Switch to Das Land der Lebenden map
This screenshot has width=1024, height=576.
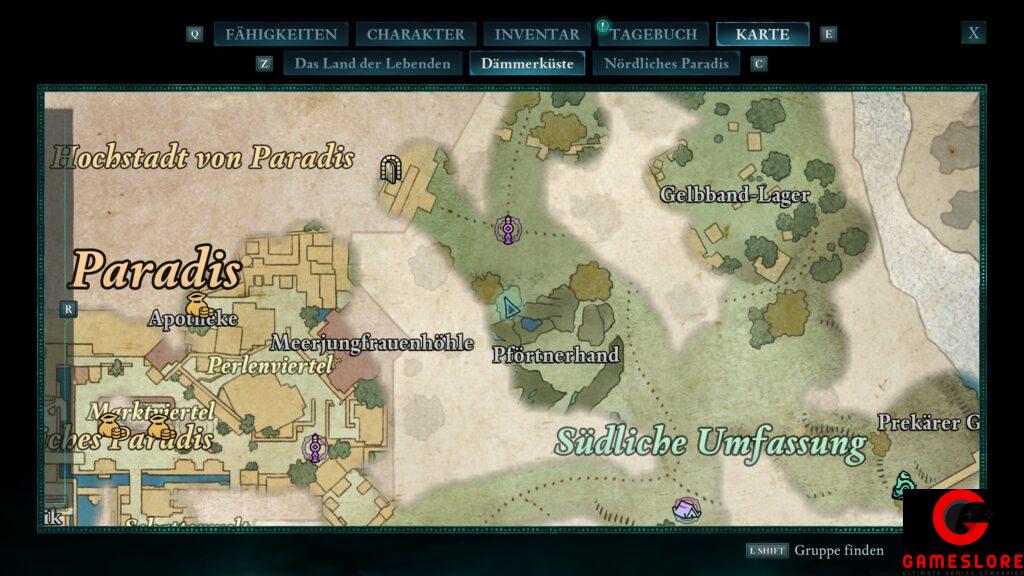pos(372,64)
